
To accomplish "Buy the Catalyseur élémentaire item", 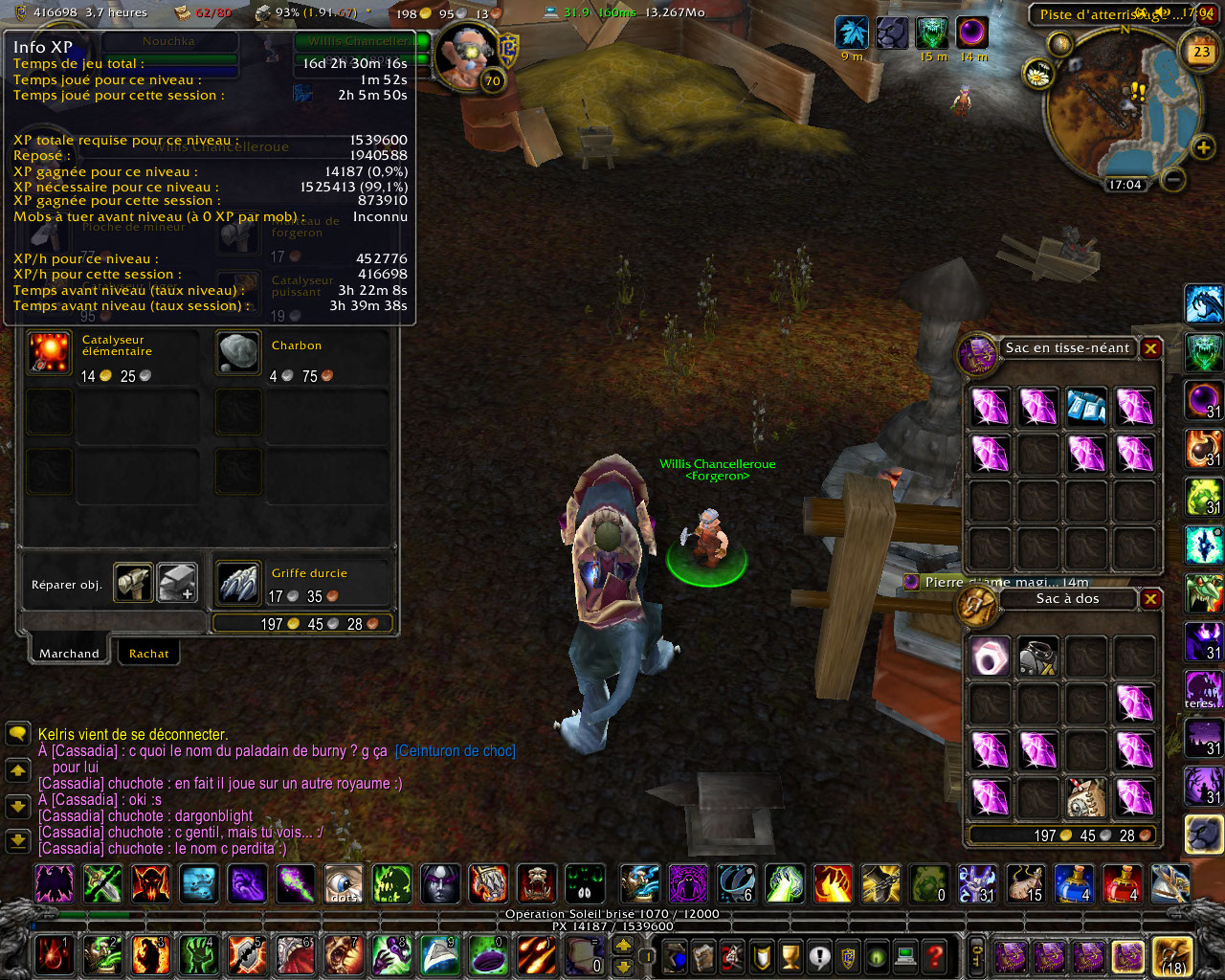I will [x=50, y=354].
